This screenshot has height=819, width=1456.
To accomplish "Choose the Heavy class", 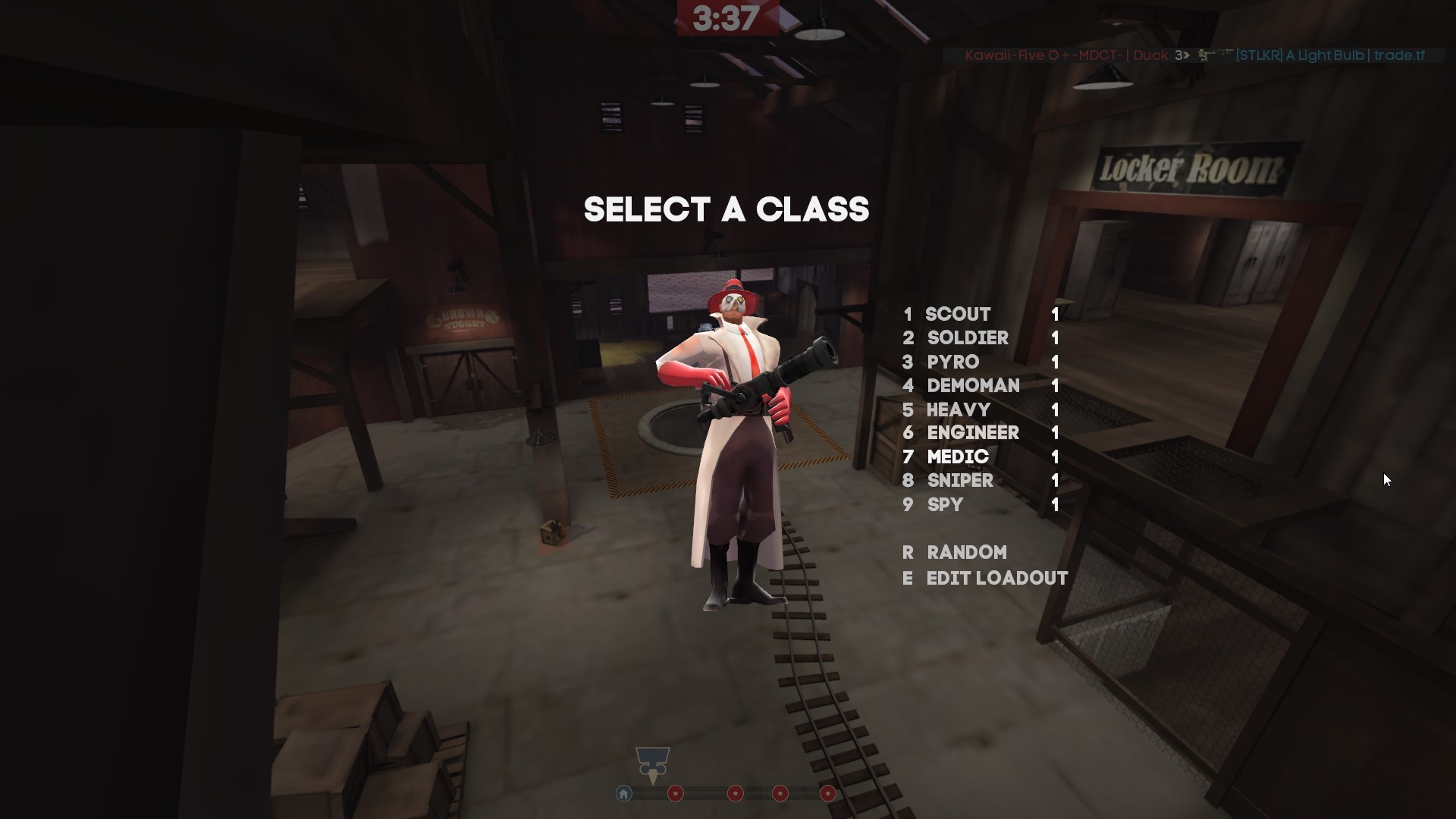I will 959,410.
